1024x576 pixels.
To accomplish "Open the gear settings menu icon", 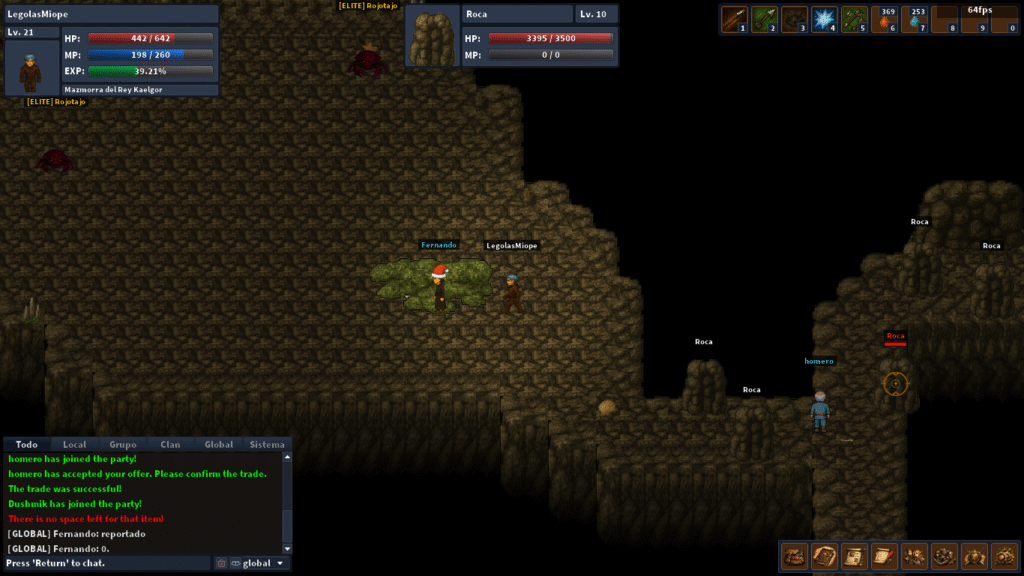I will point(1004,555).
